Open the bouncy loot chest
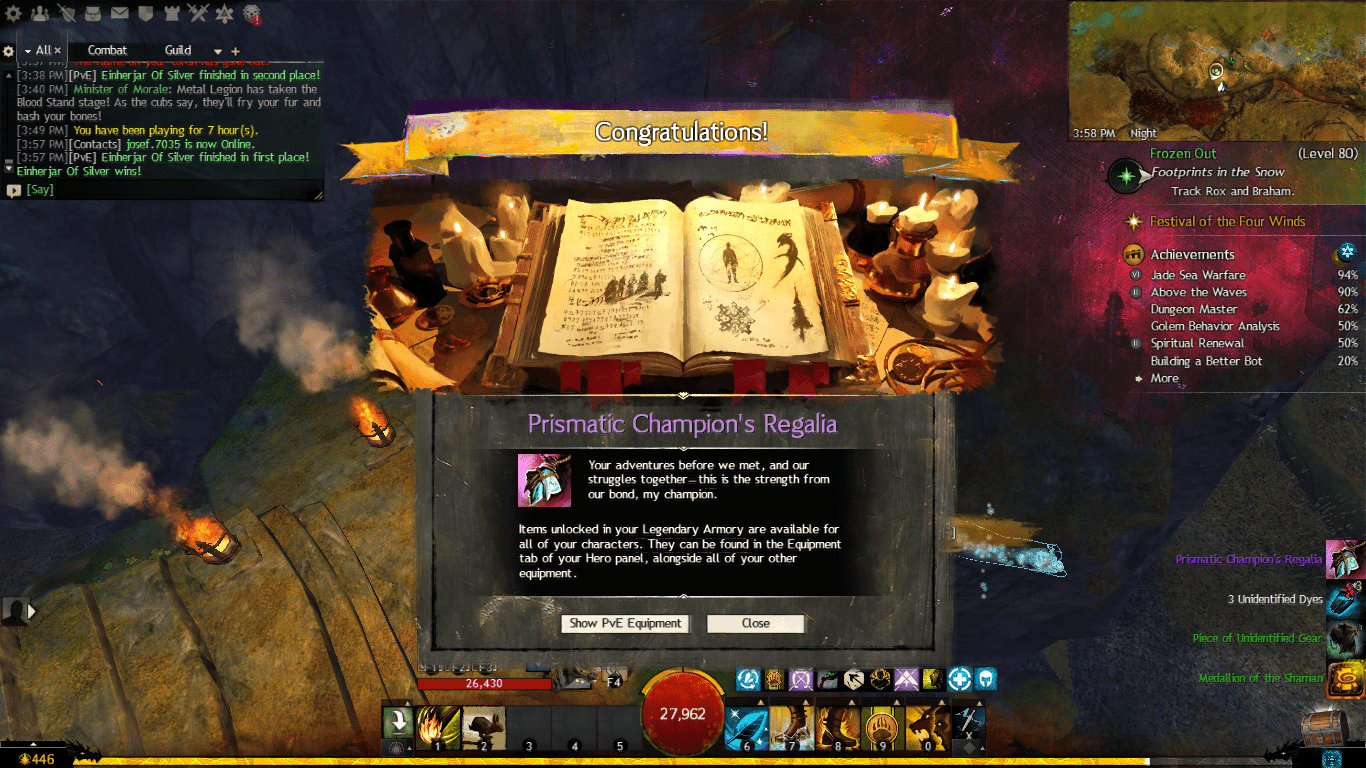Image resolution: width=1366 pixels, height=768 pixels. (1325, 725)
